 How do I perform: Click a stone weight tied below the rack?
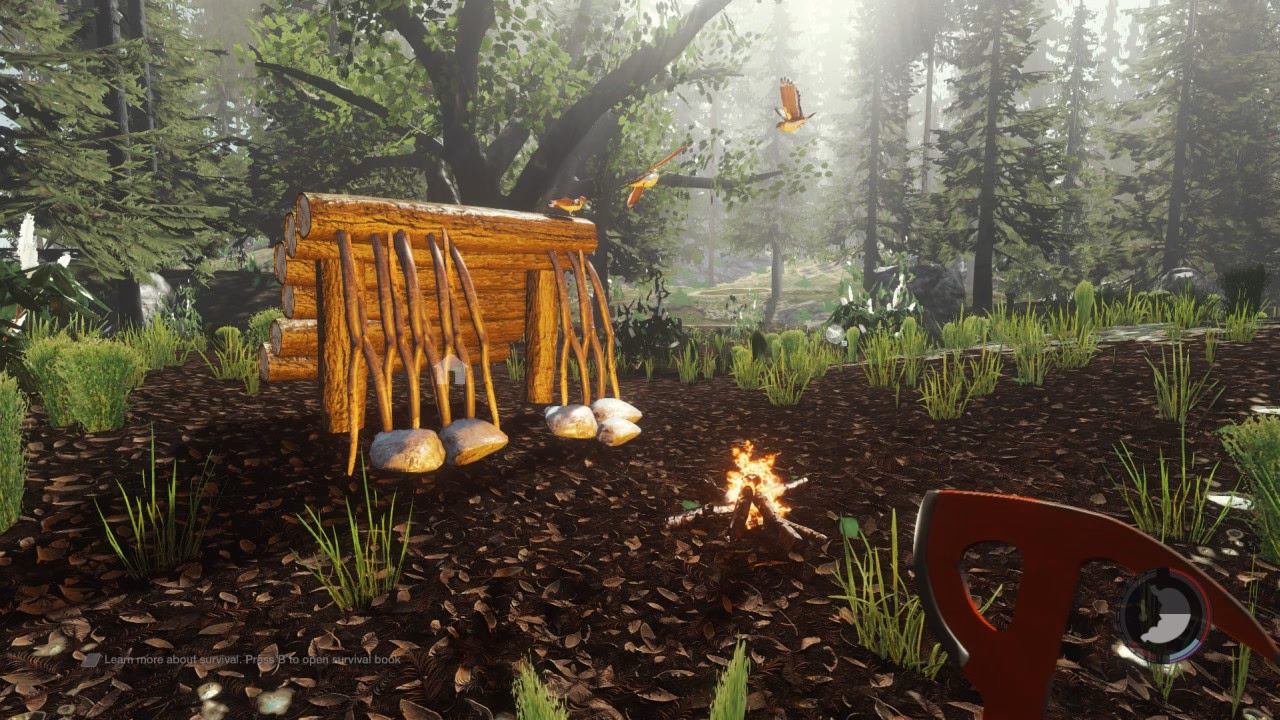pos(413,449)
